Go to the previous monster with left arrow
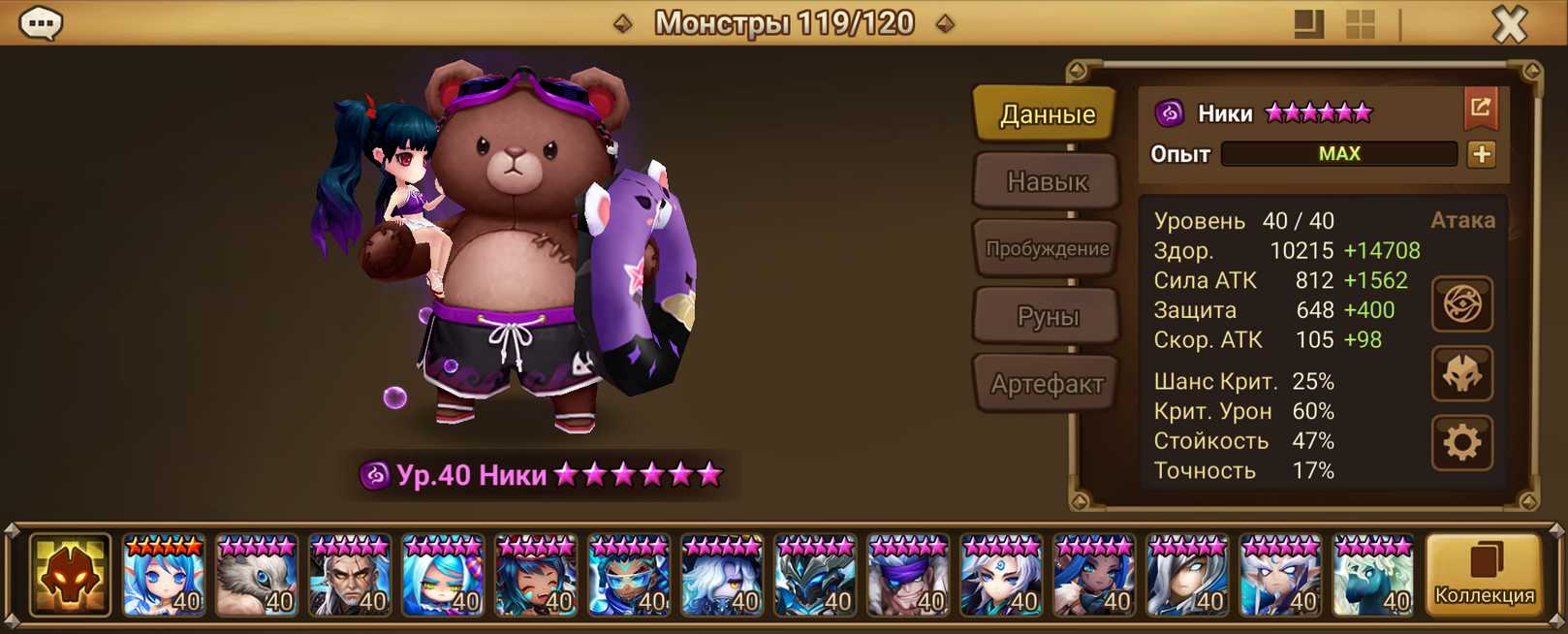Screen dimensions: 1568x634 click(623, 23)
